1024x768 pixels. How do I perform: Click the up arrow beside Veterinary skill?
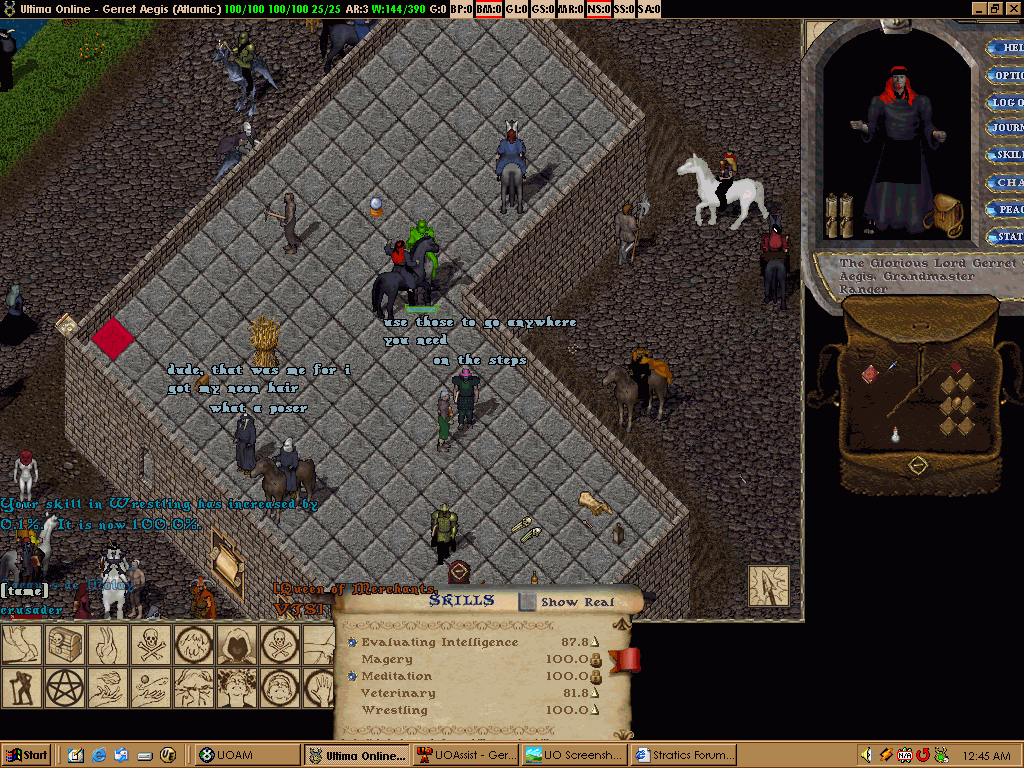tap(595, 693)
